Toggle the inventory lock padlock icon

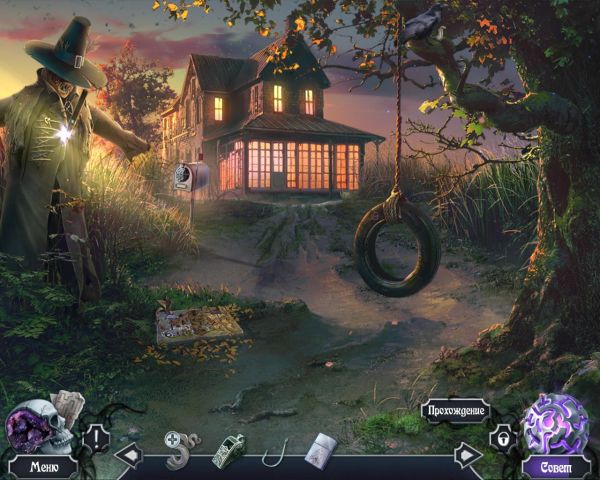(501, 438)
